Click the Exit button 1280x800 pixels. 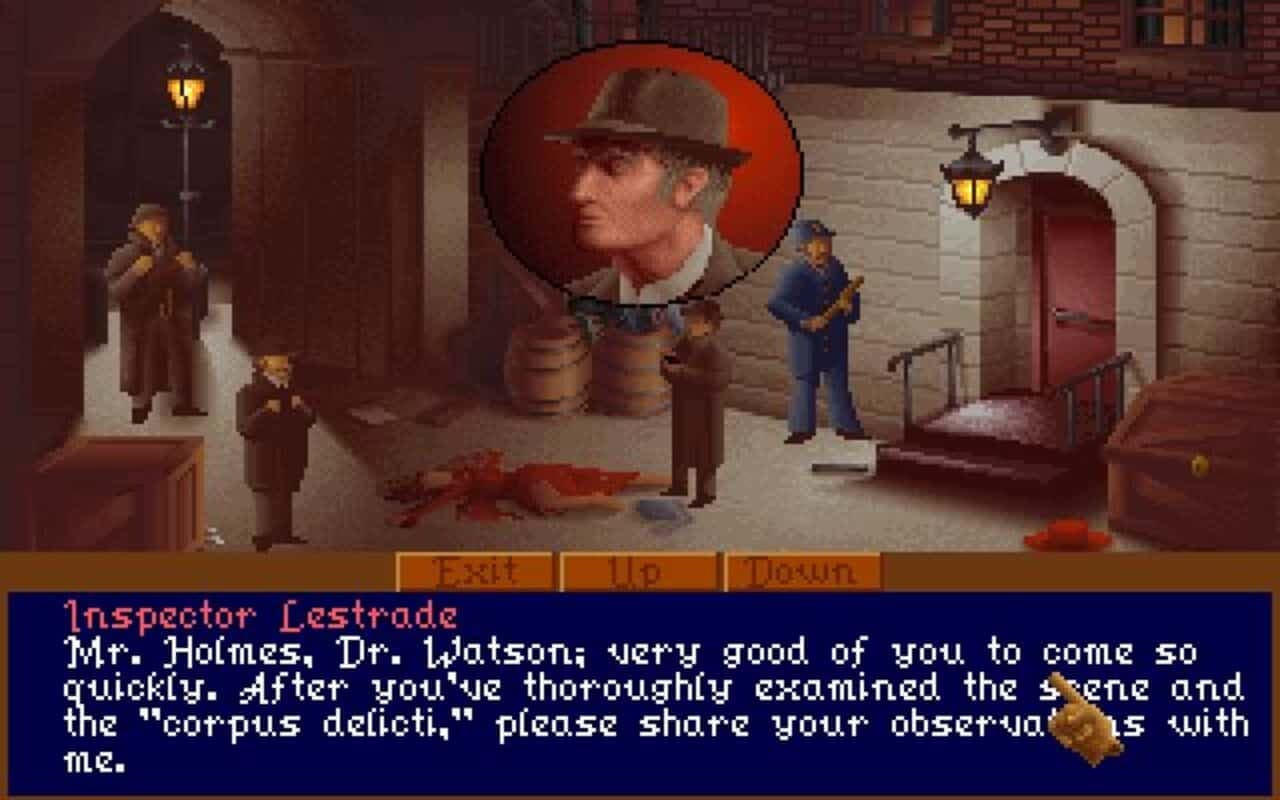click(473, 572)
